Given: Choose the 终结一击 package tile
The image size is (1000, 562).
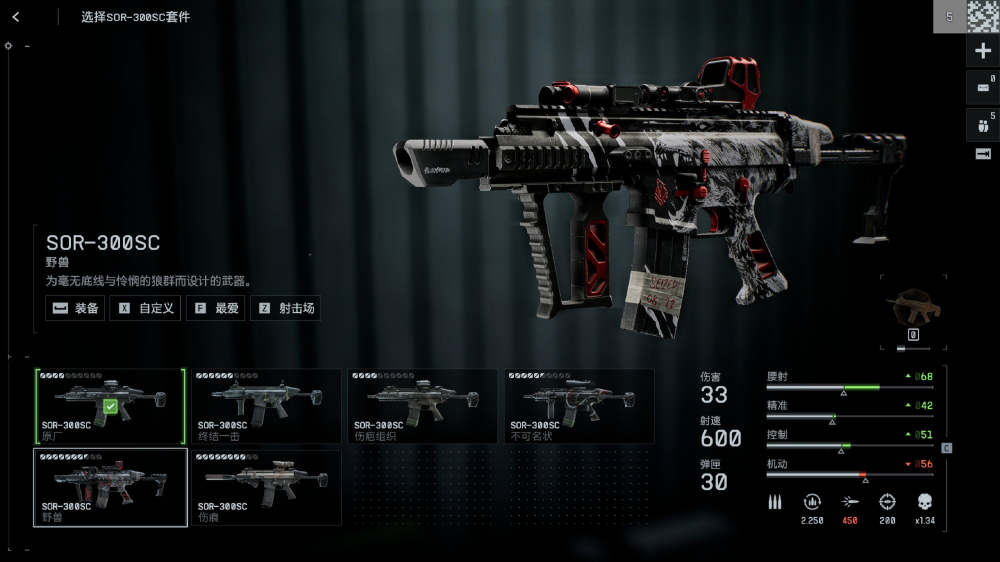Looking at the screenshot, I should point(266,406).
